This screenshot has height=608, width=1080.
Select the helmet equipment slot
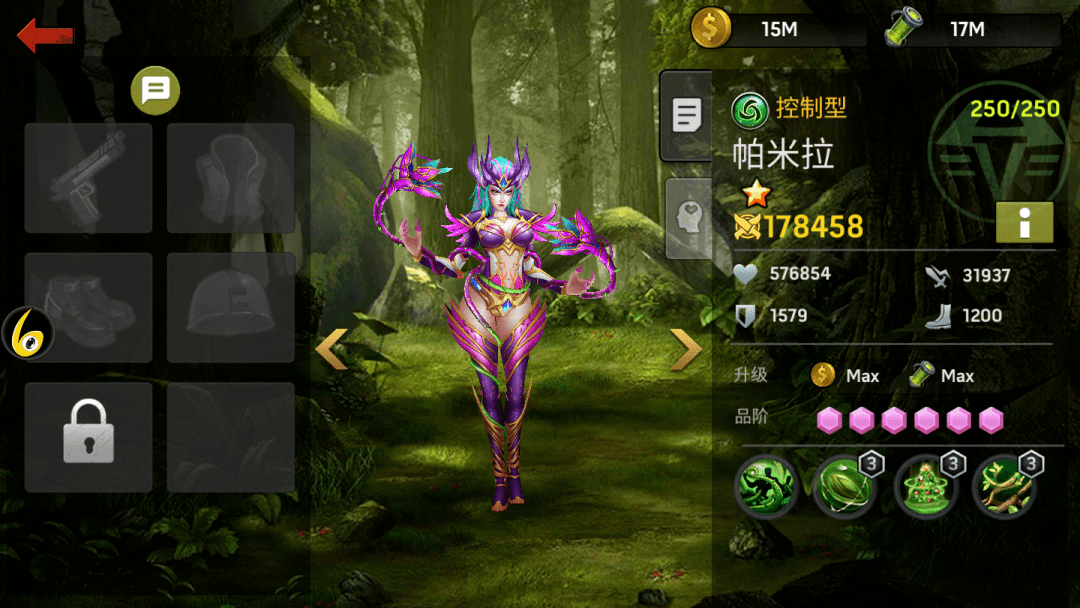[231, 307]
